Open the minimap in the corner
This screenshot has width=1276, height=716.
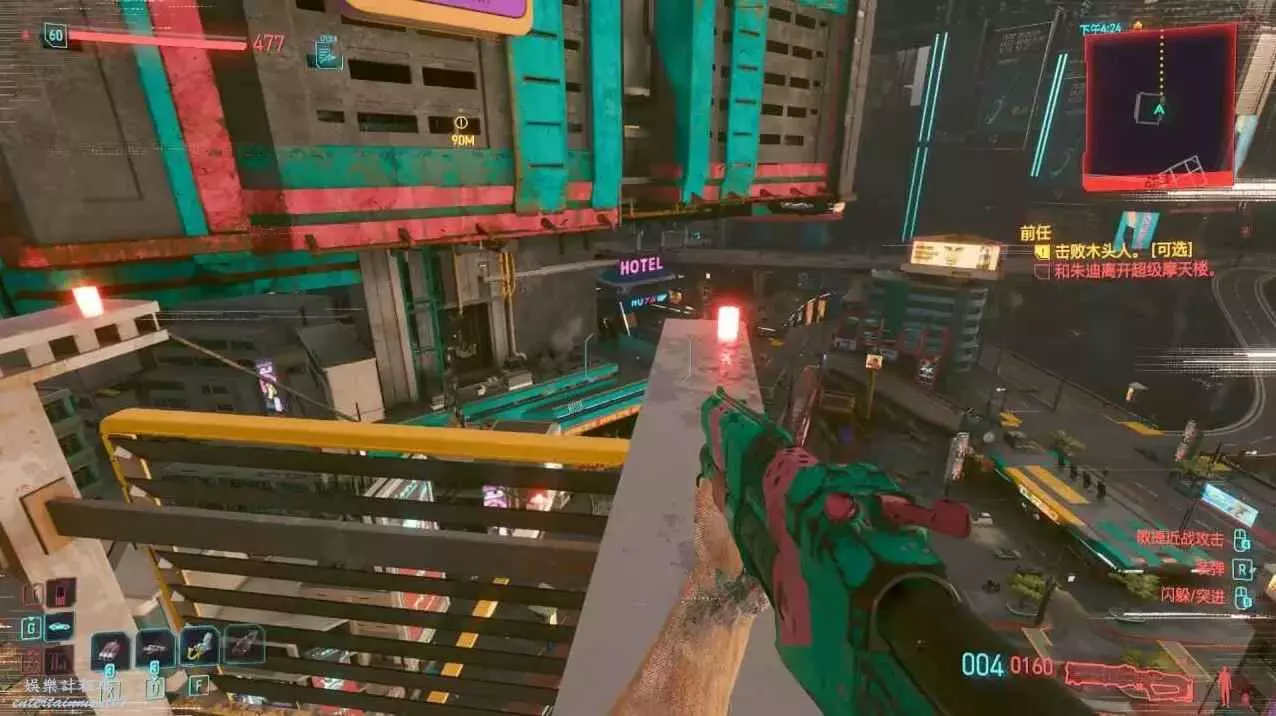1159,107
